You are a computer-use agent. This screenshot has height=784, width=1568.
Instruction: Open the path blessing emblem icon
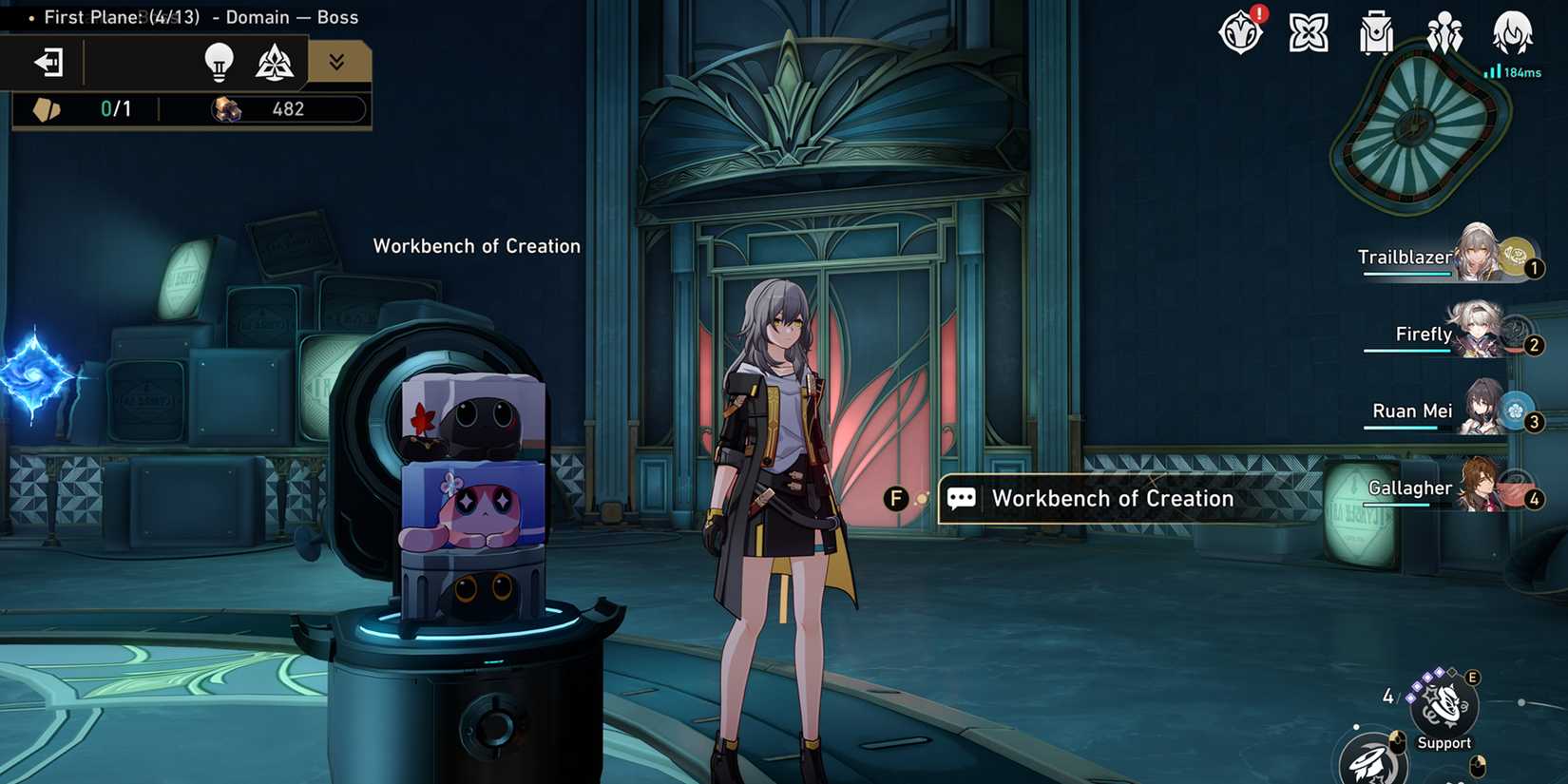pyautogui.click(x=273, y=62)
